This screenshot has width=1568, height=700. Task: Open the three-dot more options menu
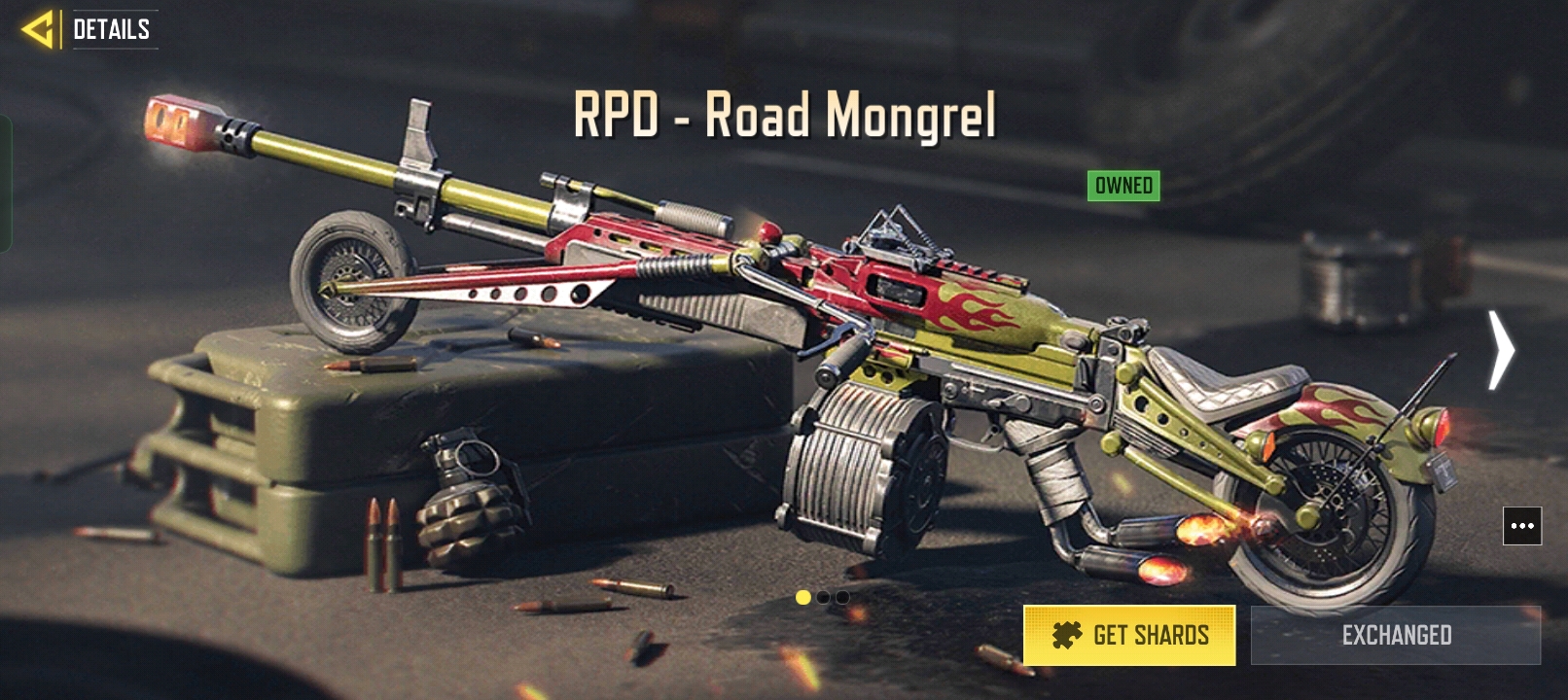tap(1522, 526)
